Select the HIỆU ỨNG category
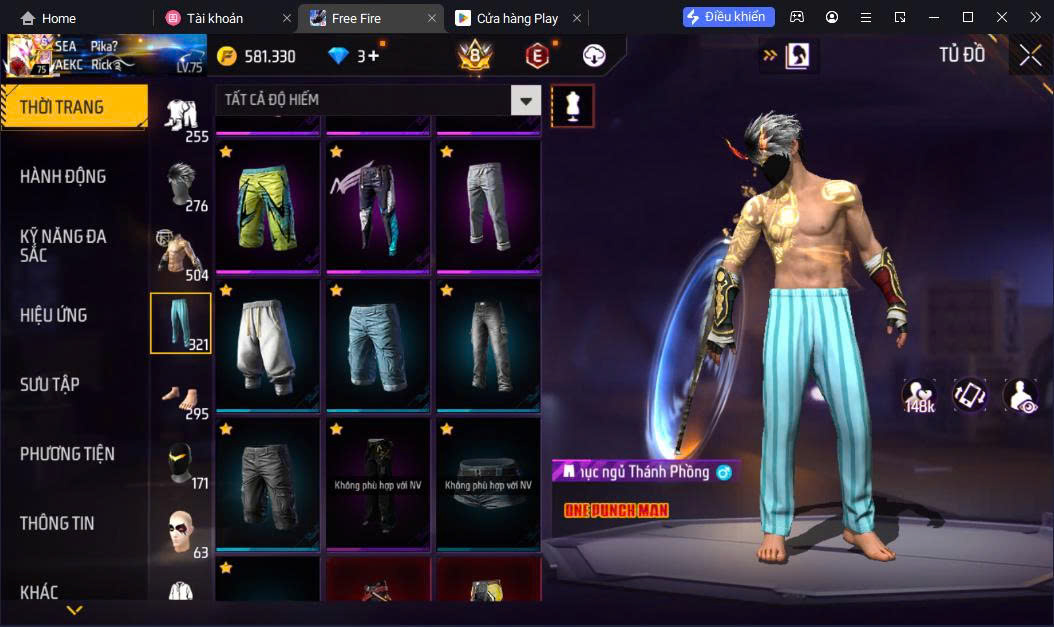This screenshot has height=627, width=1054. click(54, 315)
